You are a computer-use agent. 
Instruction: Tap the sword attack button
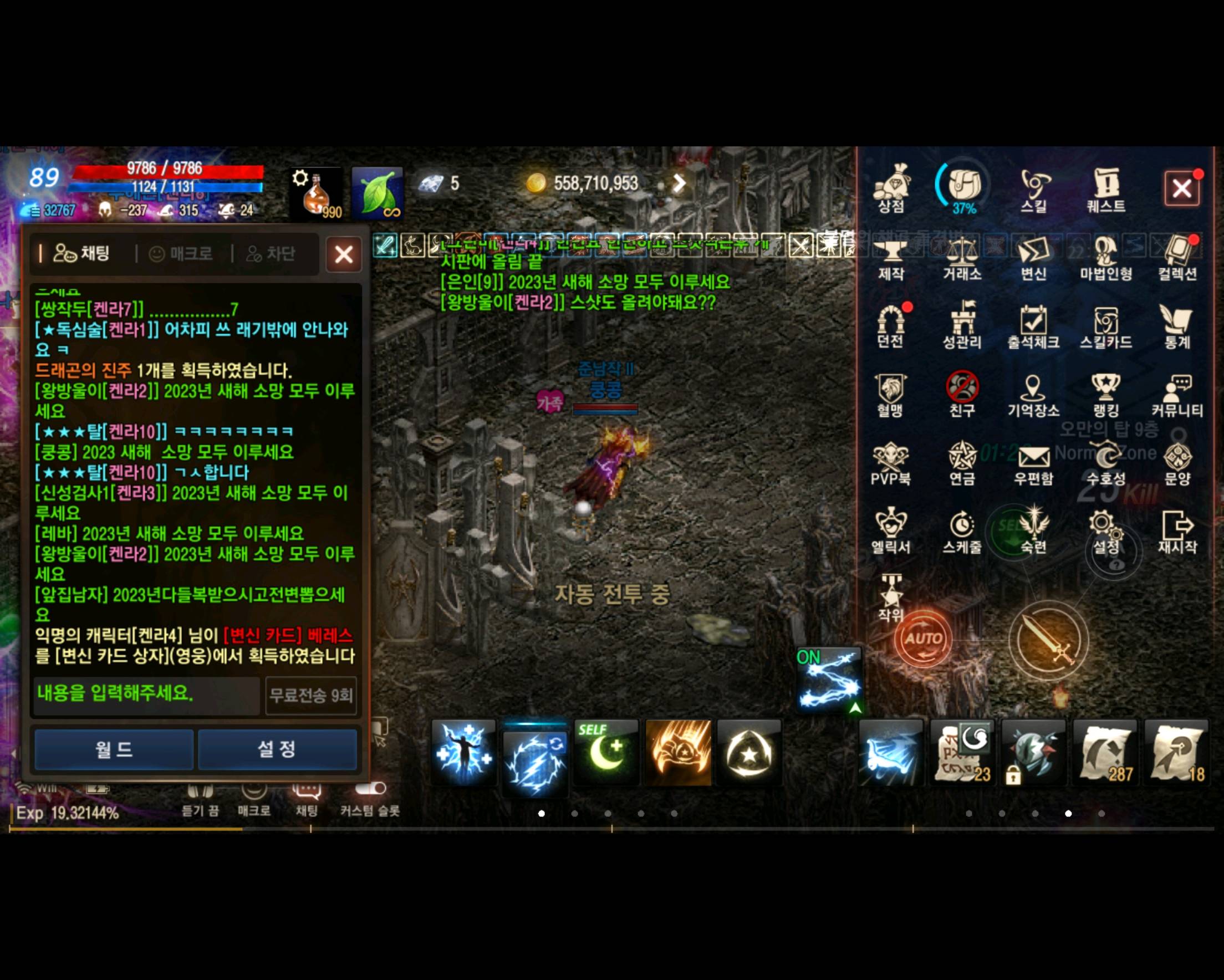coord(1049,640)
